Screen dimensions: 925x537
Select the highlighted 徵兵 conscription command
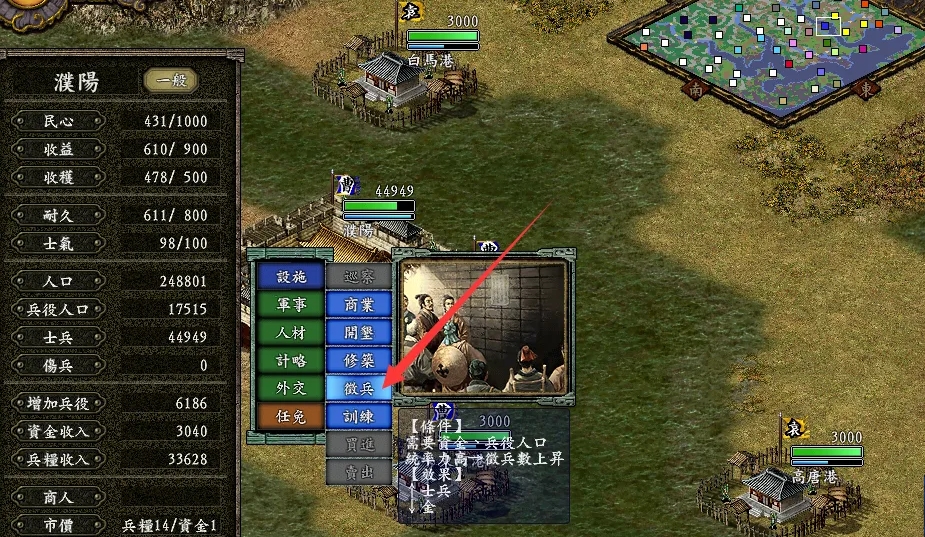click(358, 388)
